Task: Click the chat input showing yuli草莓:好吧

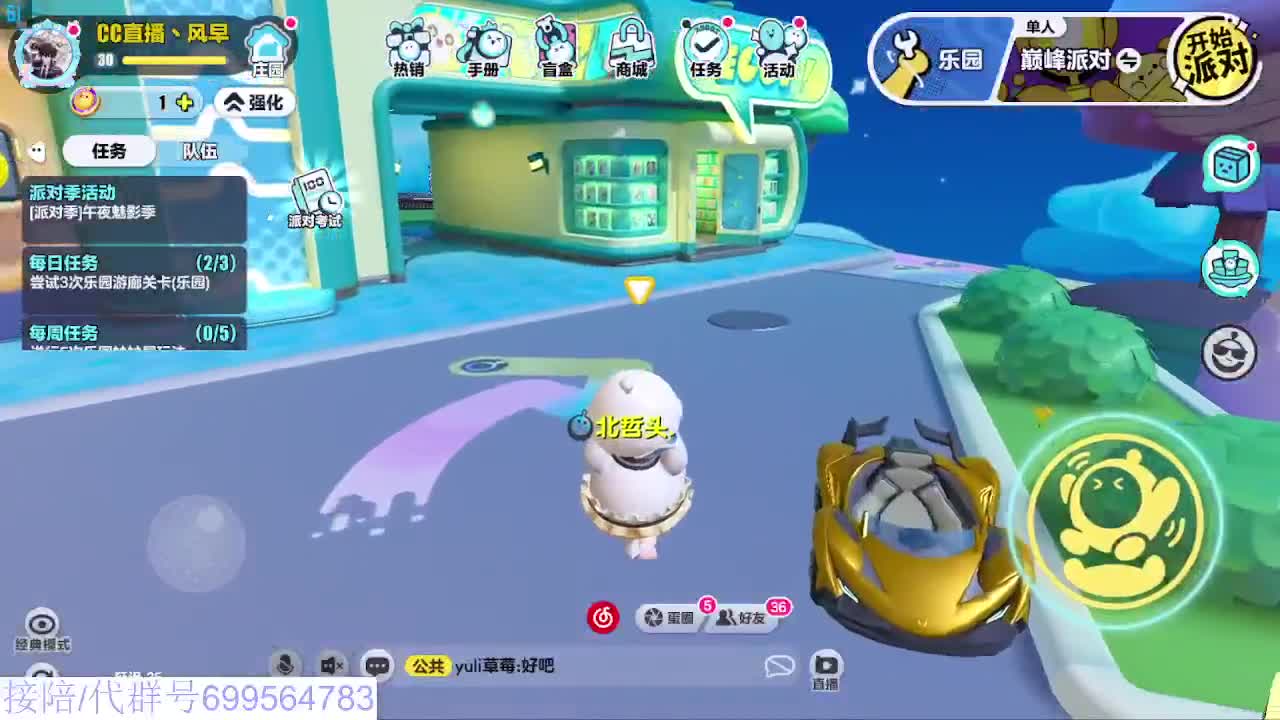Action: 520,663
